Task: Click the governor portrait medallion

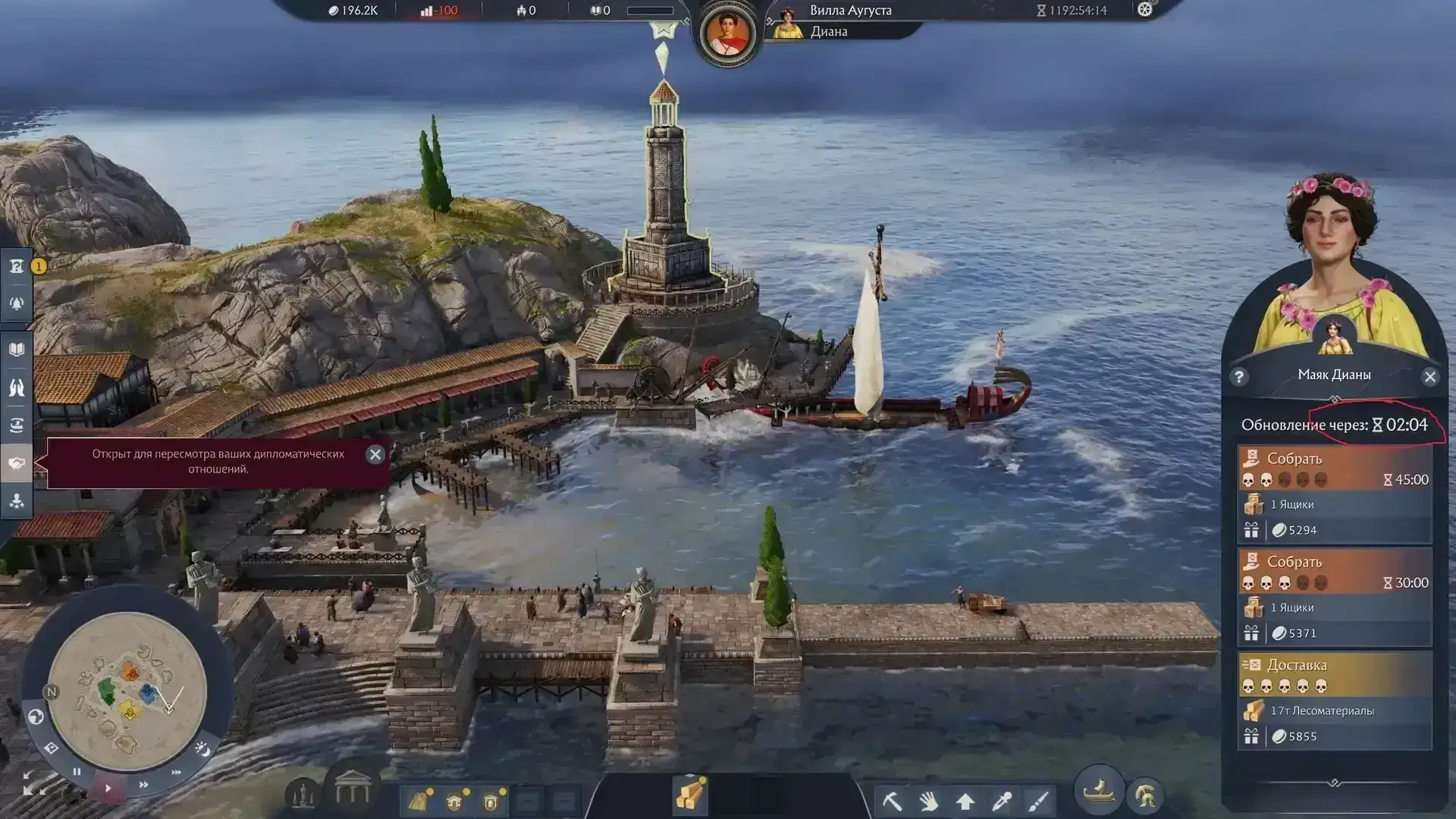Action: pyautogui.click(x=727, y=33)
